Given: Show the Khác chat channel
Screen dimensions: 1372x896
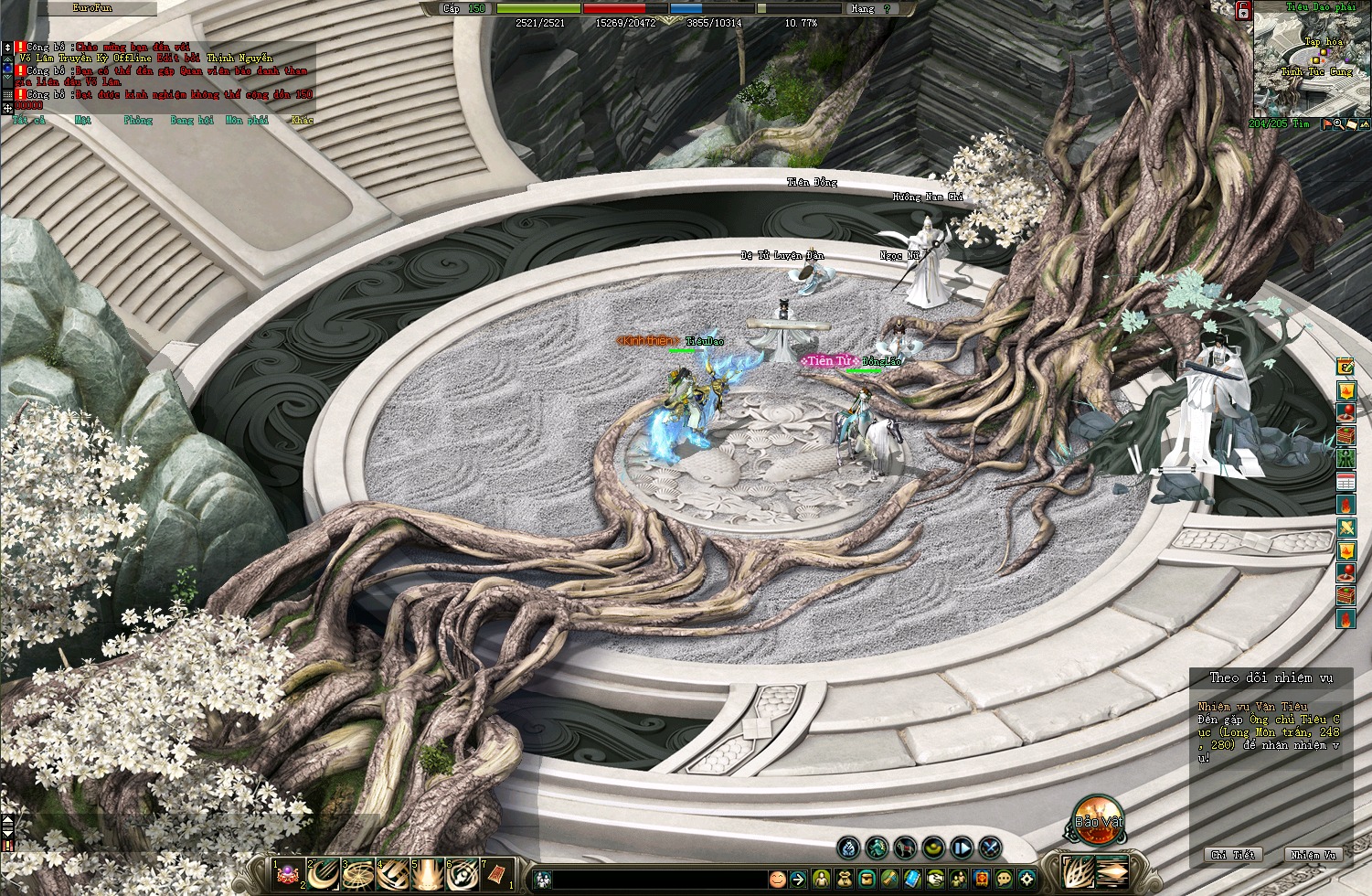Looking at the screenshot, I should [x=302, y=120].
